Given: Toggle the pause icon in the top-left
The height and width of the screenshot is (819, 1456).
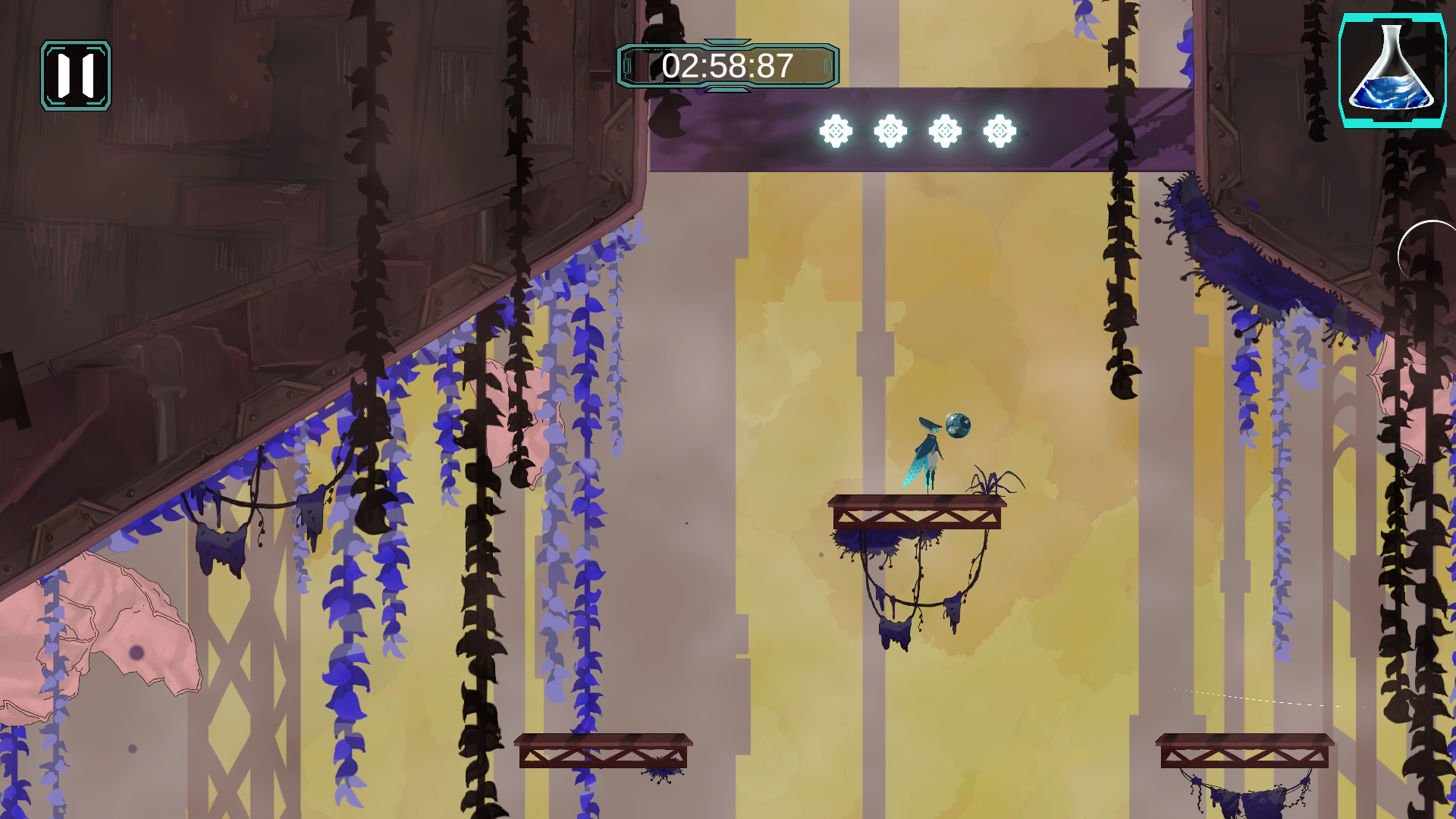Looking at the screenshot, I should point(75,74).
